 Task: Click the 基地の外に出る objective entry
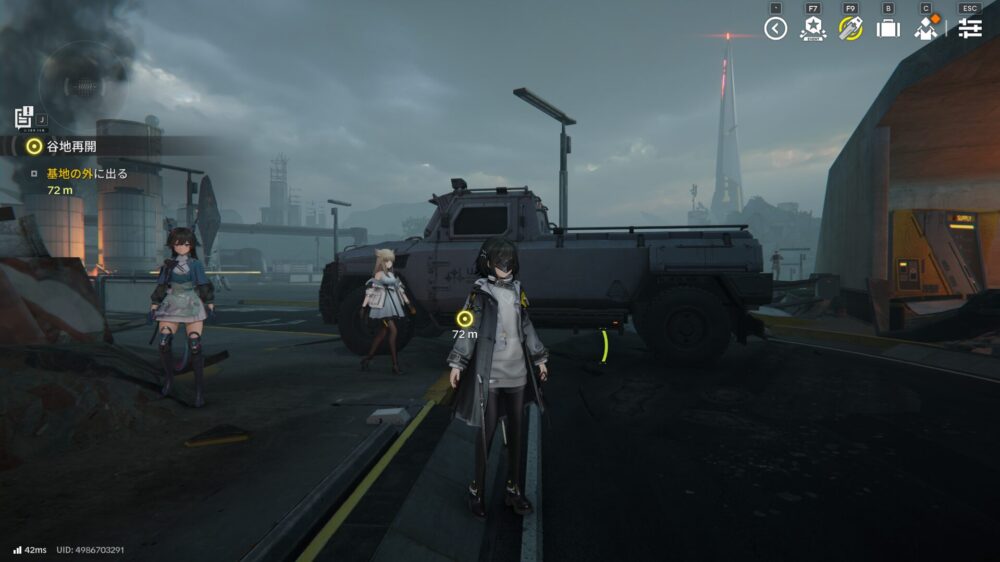point(87,173)
